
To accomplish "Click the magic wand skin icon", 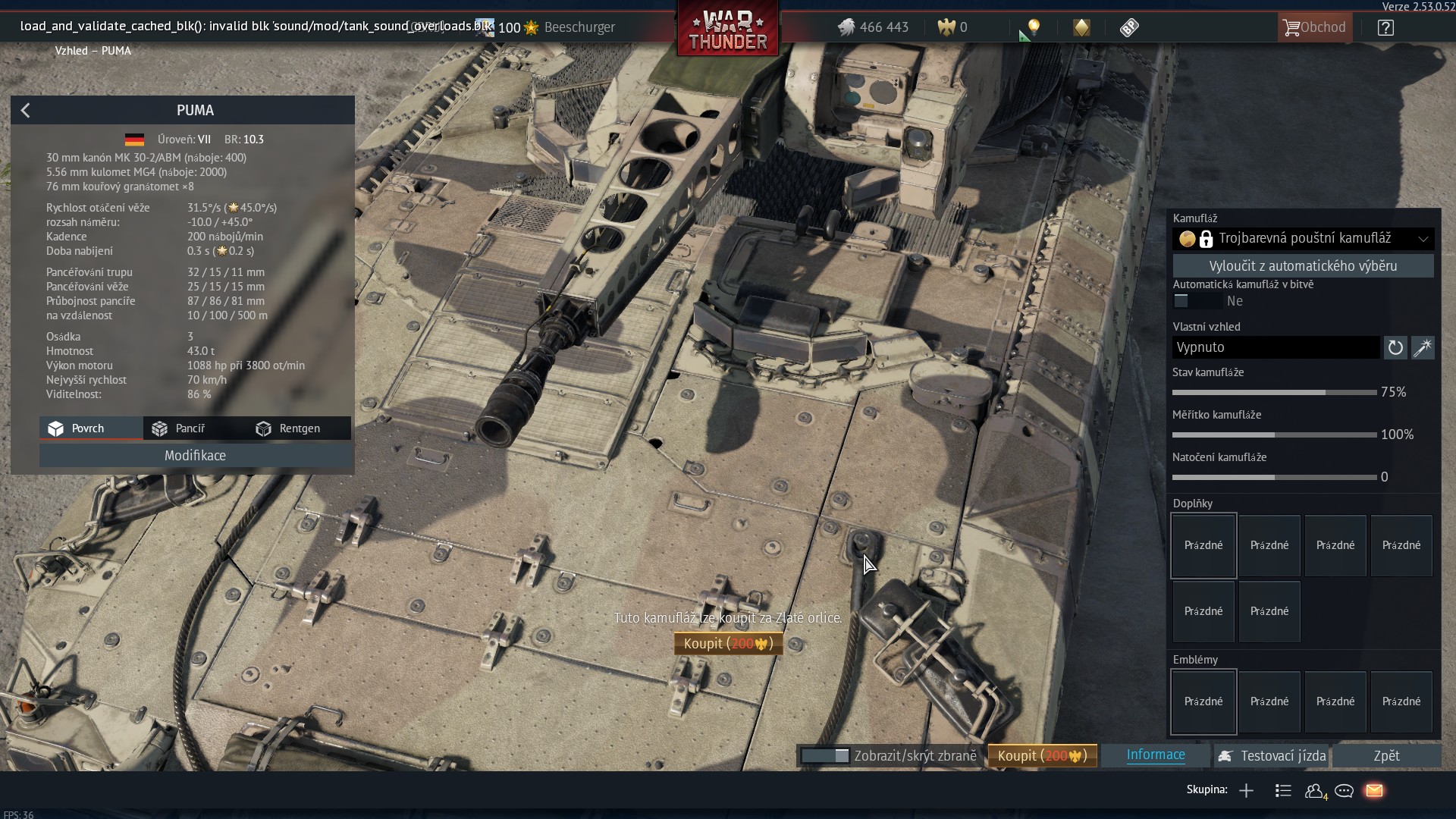I will coord(1423,347).
